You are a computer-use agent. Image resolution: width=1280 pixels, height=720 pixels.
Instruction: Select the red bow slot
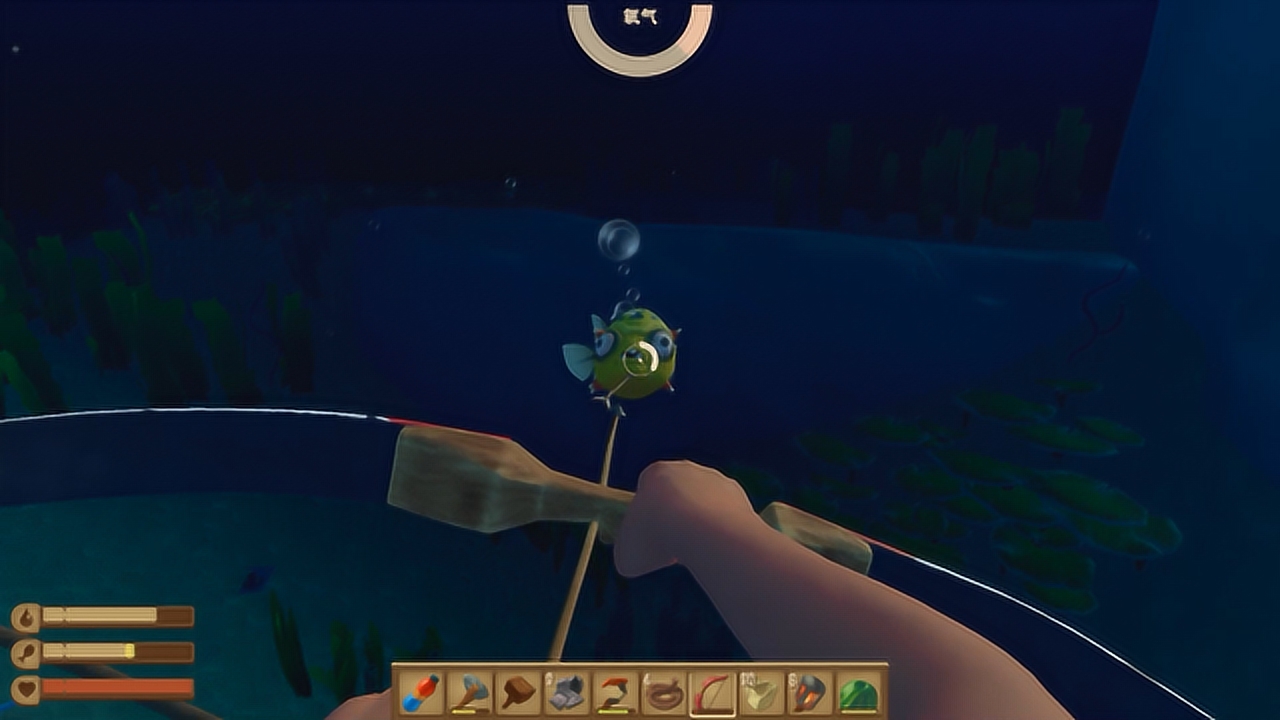coord(713,693)
